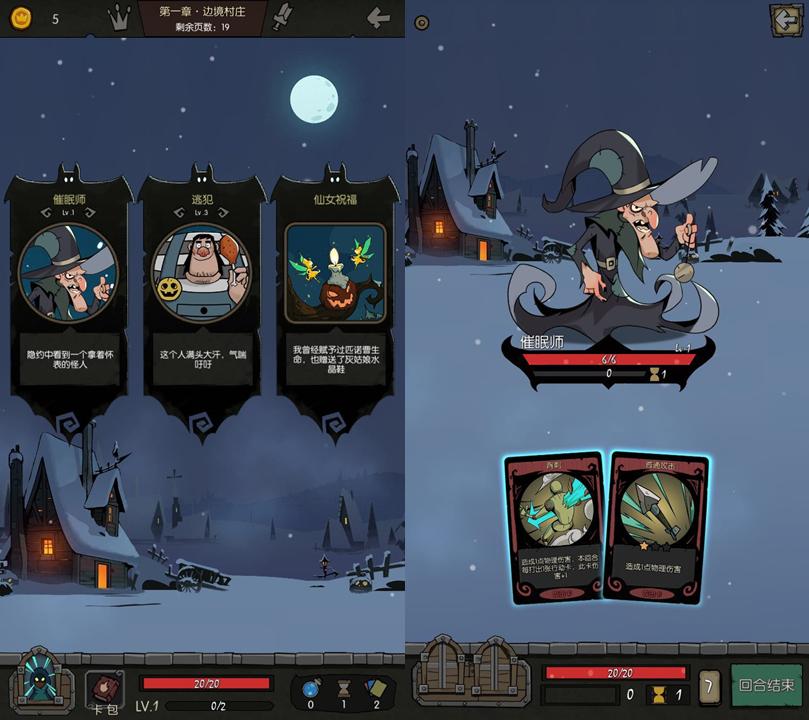This screenshot has width=809, height=720.
Task: Select the gold coin counter icon
Action: (22, 18)
